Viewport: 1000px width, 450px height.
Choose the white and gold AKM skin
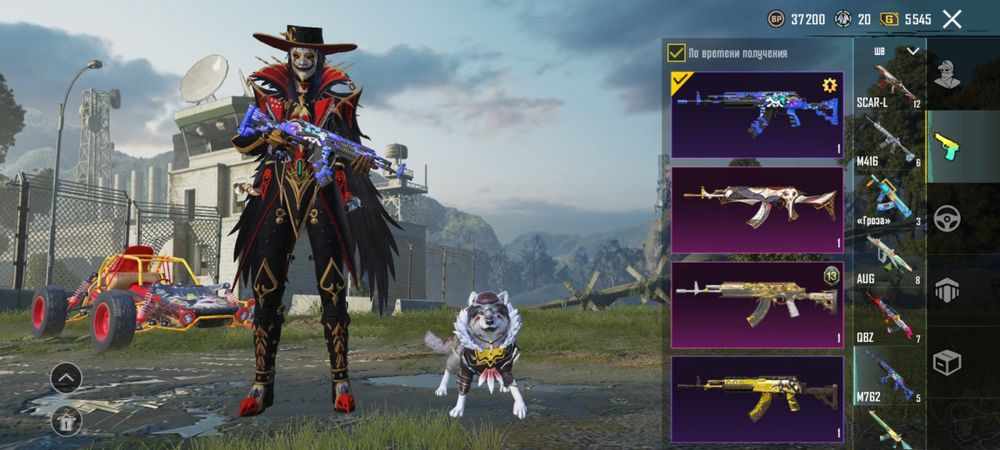tap(757, 209)
